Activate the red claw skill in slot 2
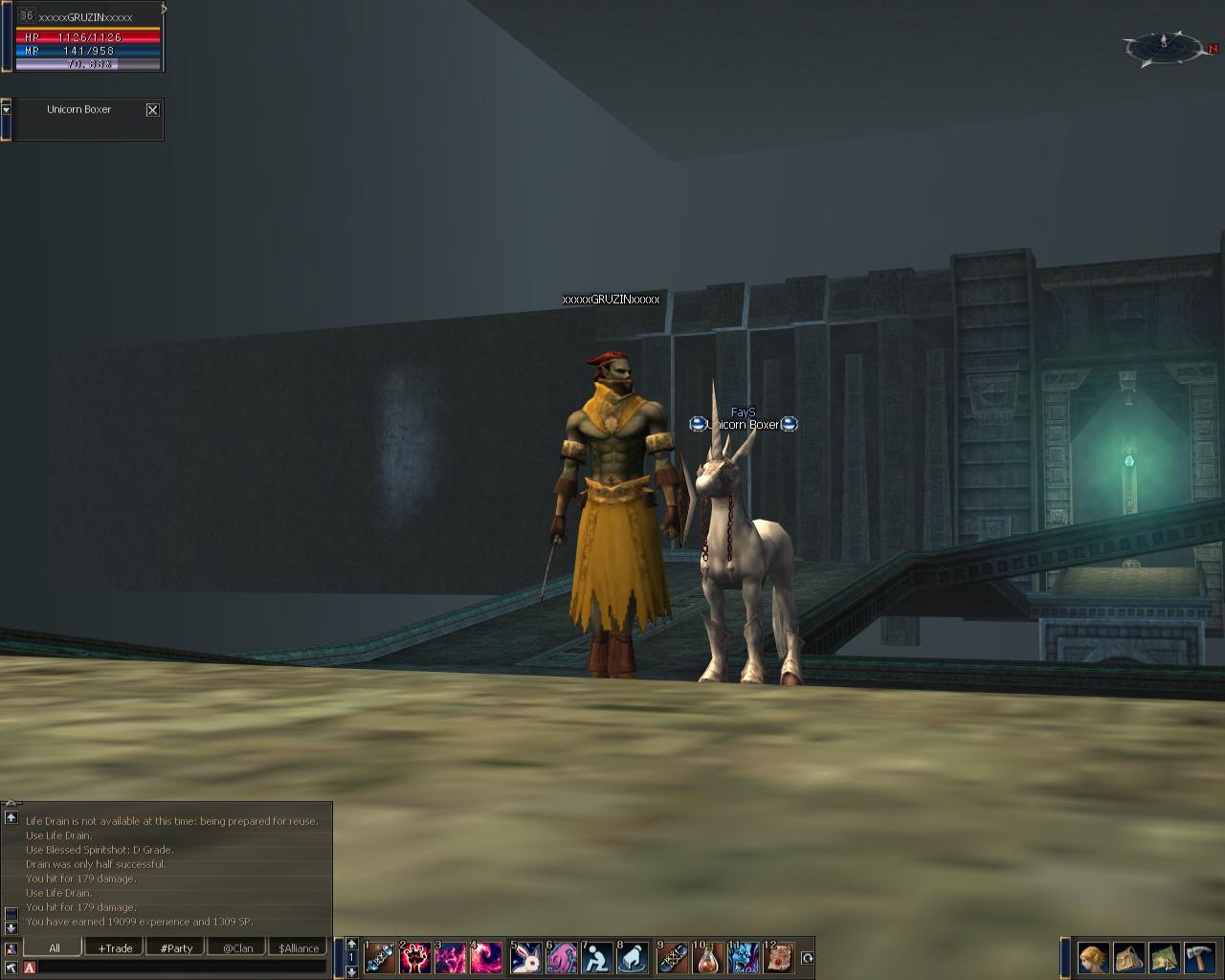This screenshot has width=1225, height=980. tap(415, 957)
